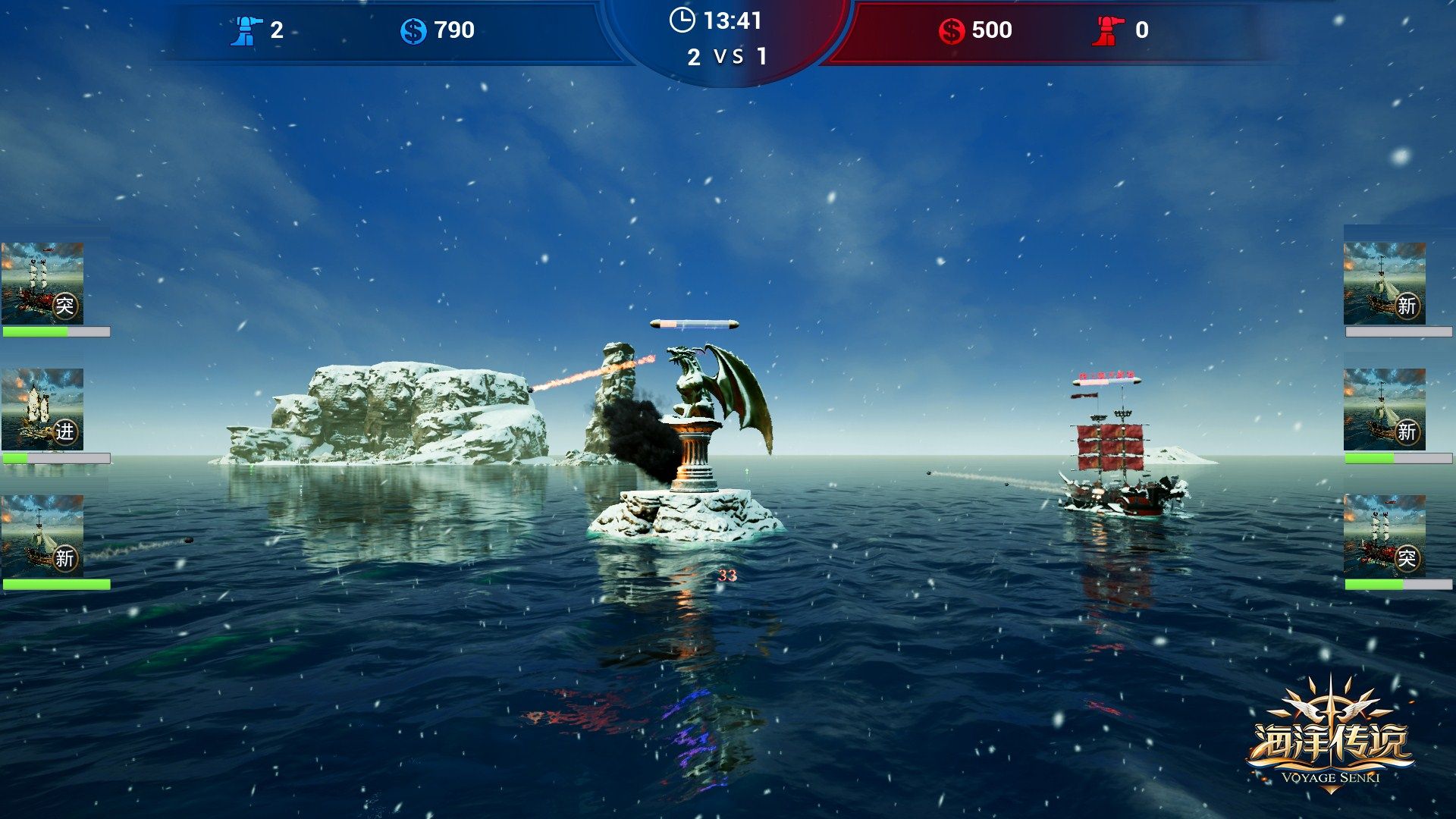1456x819 pixels.
Task: Select the red team's 突 ship card
Action: coord(1384,536)
